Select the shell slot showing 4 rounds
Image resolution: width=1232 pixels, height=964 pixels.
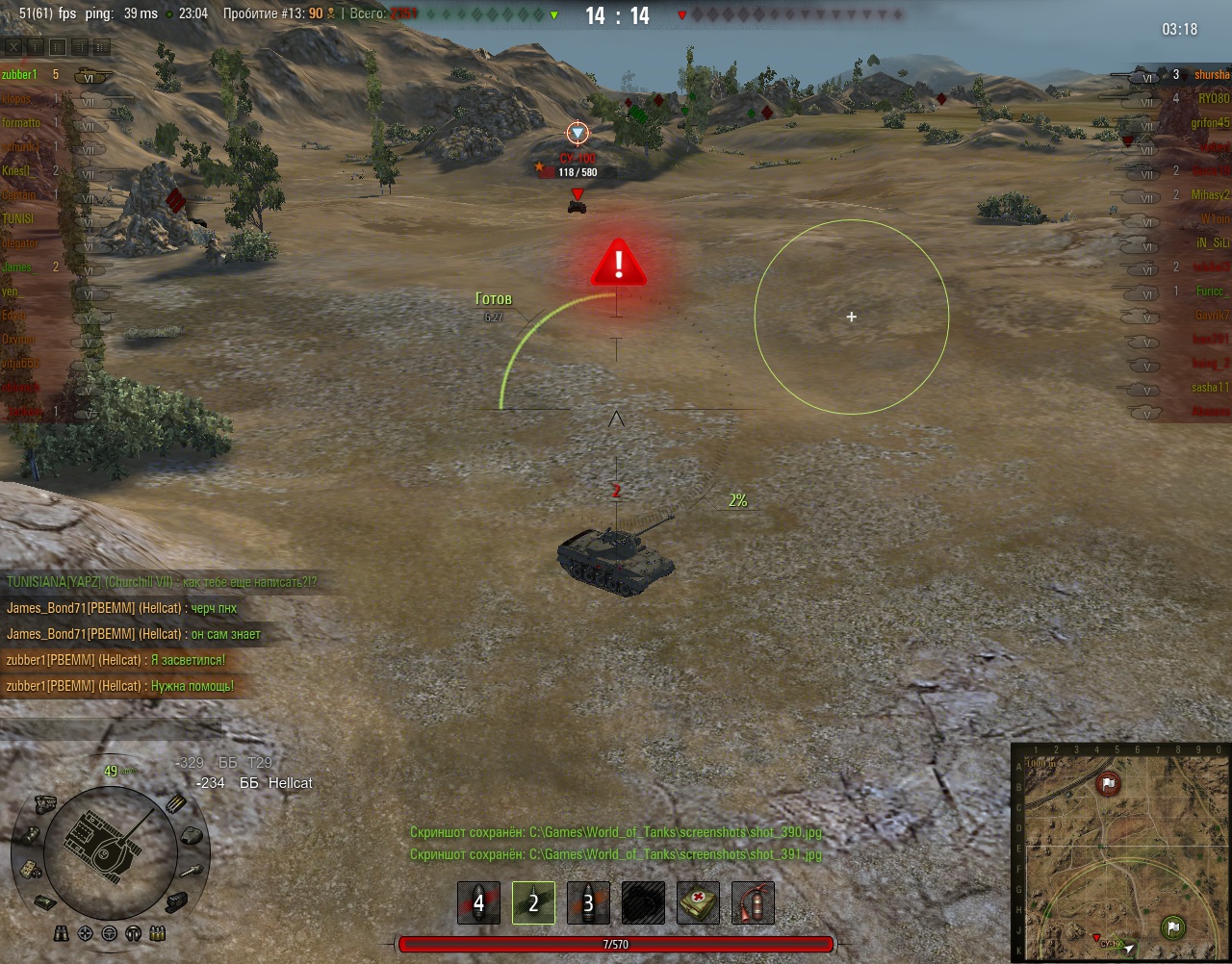[x=478, y=903]
